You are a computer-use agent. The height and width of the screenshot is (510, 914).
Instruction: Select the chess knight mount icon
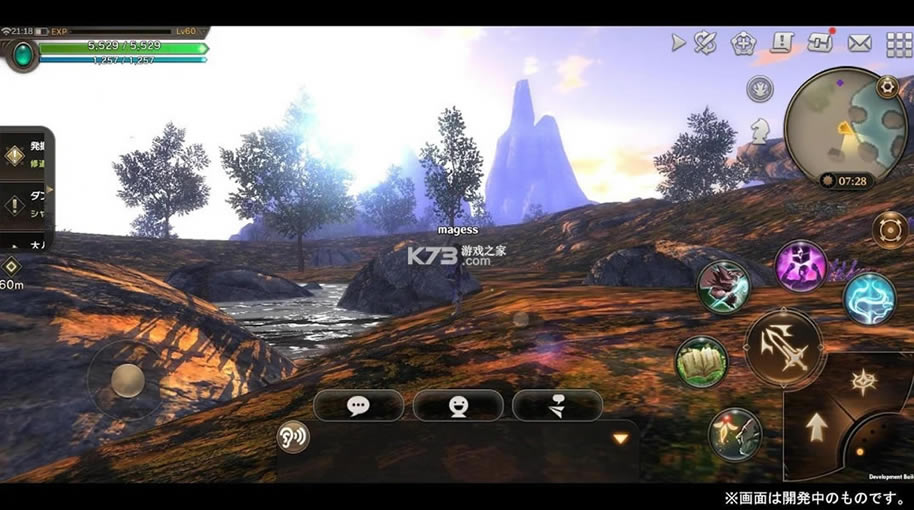click(x=760, y=128)
